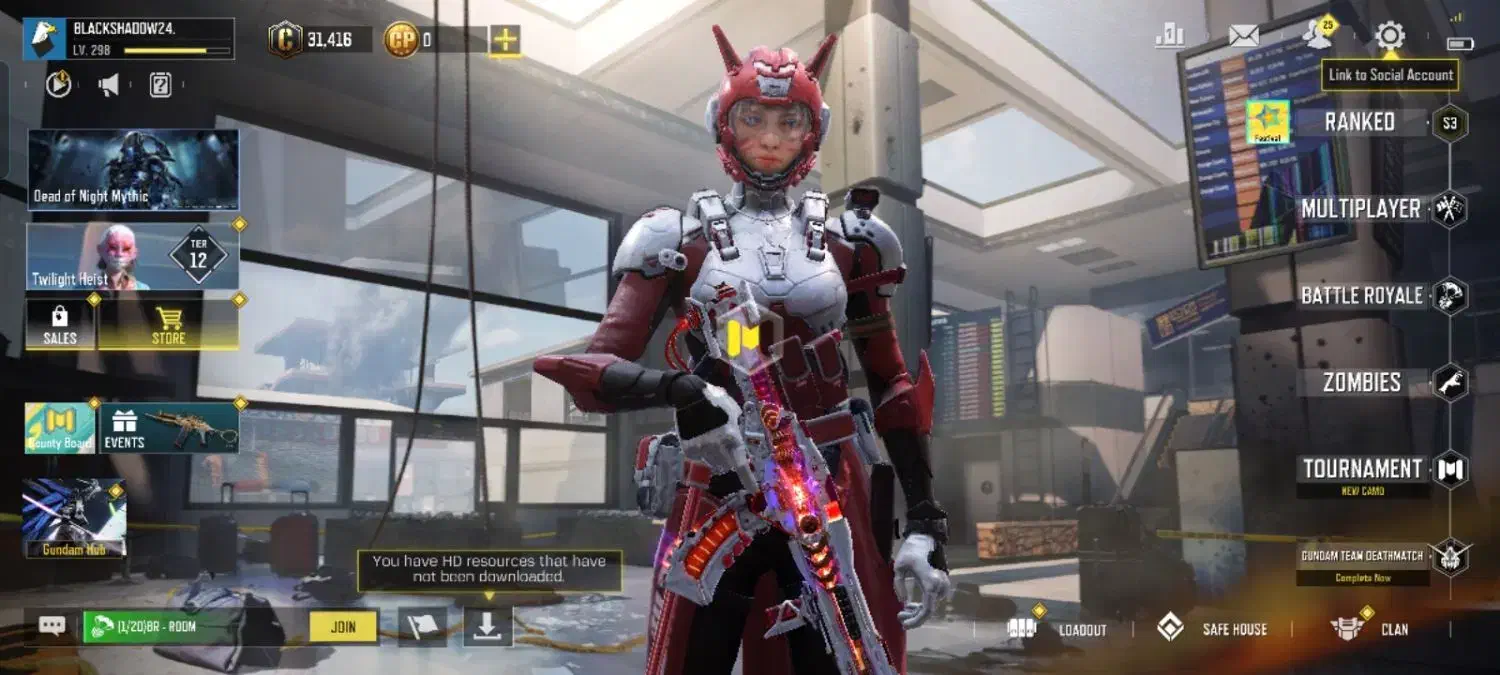Open the Sales page
The image size is (1500, 675).
tap(60, 324)
